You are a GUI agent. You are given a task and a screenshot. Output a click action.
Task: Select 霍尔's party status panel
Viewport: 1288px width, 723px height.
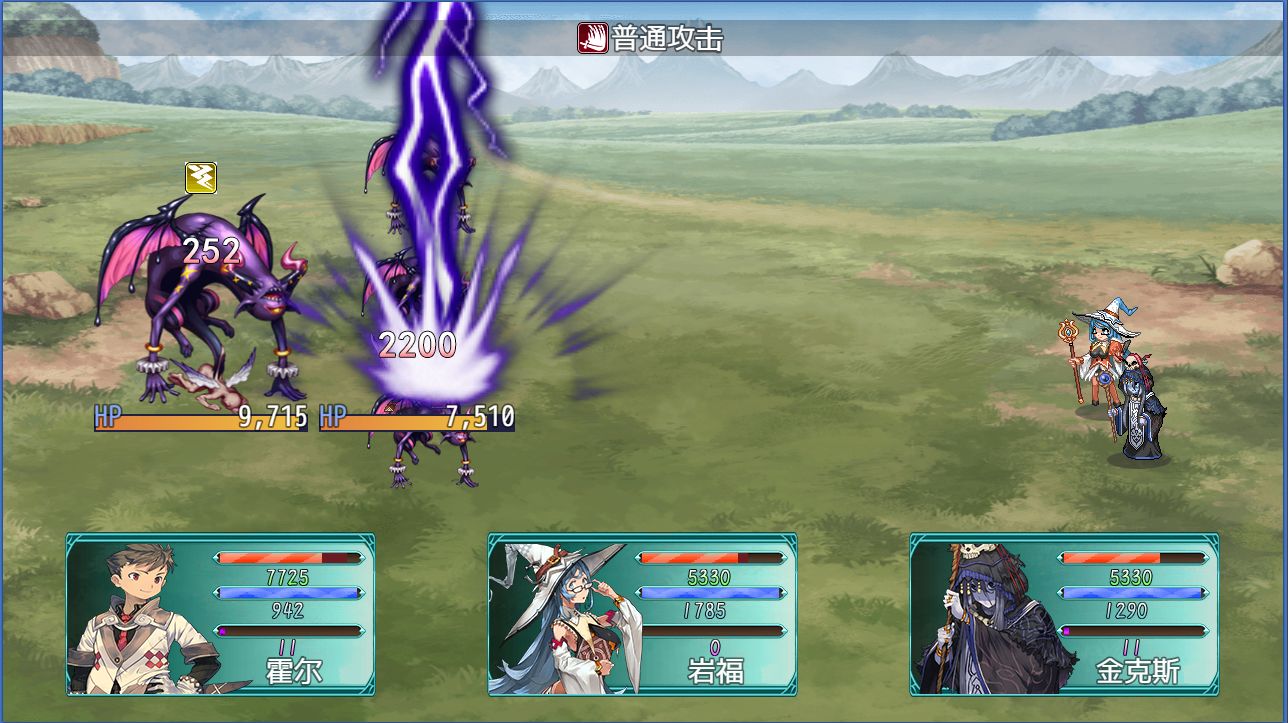click(221, 614)
